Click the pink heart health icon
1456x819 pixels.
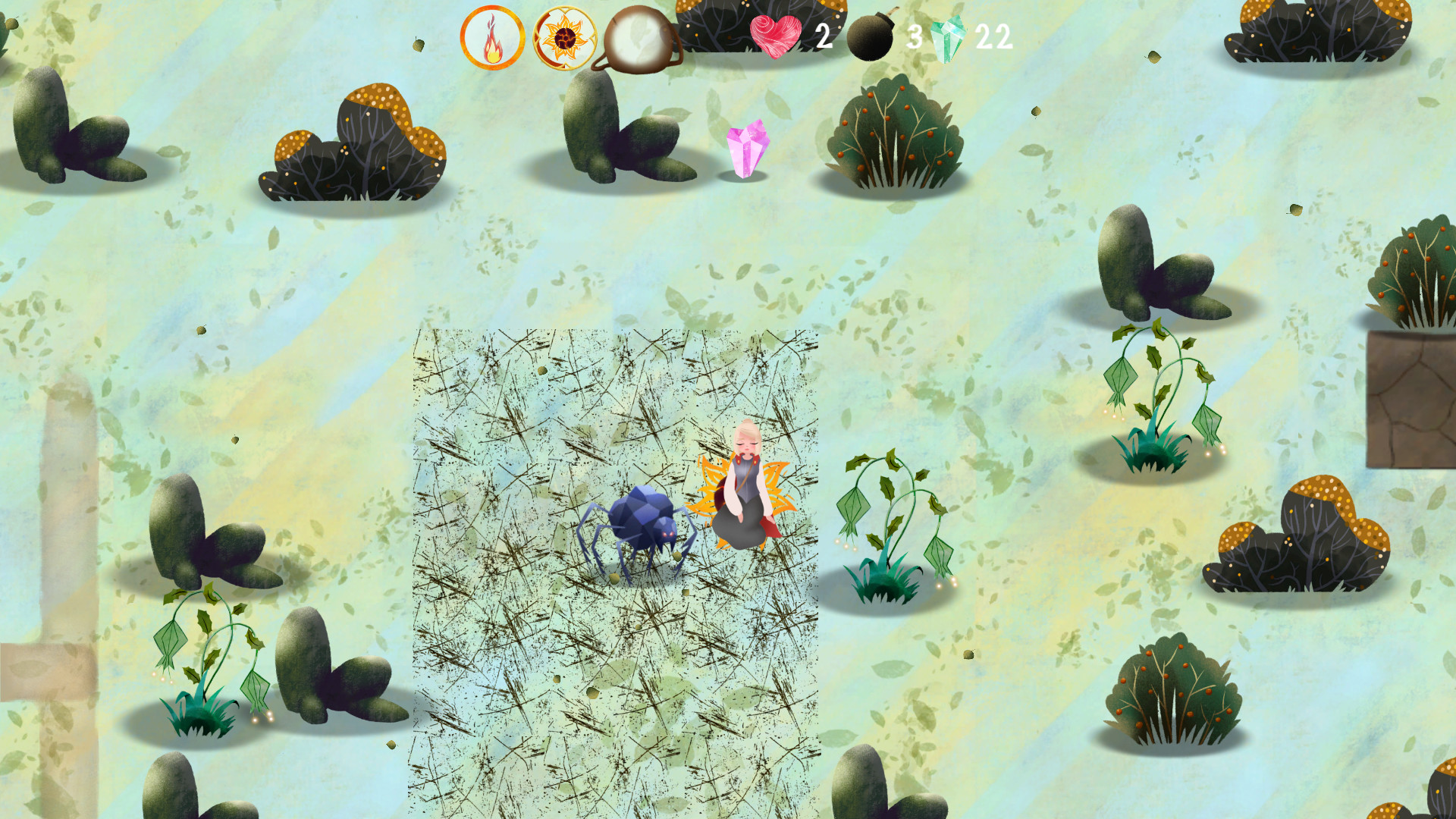775,35
